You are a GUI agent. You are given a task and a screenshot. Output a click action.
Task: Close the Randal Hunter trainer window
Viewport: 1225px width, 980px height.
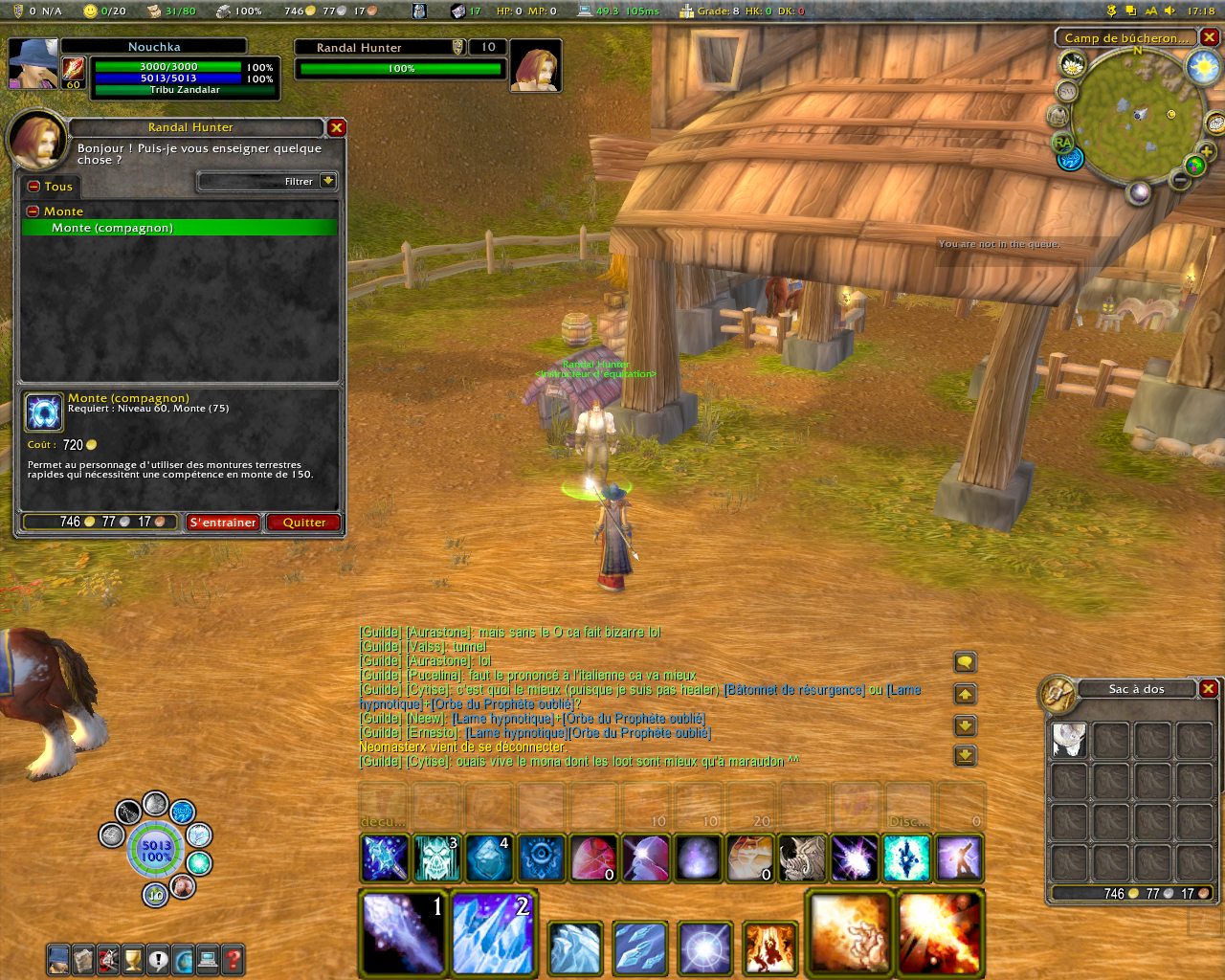(x=336, y=127)
